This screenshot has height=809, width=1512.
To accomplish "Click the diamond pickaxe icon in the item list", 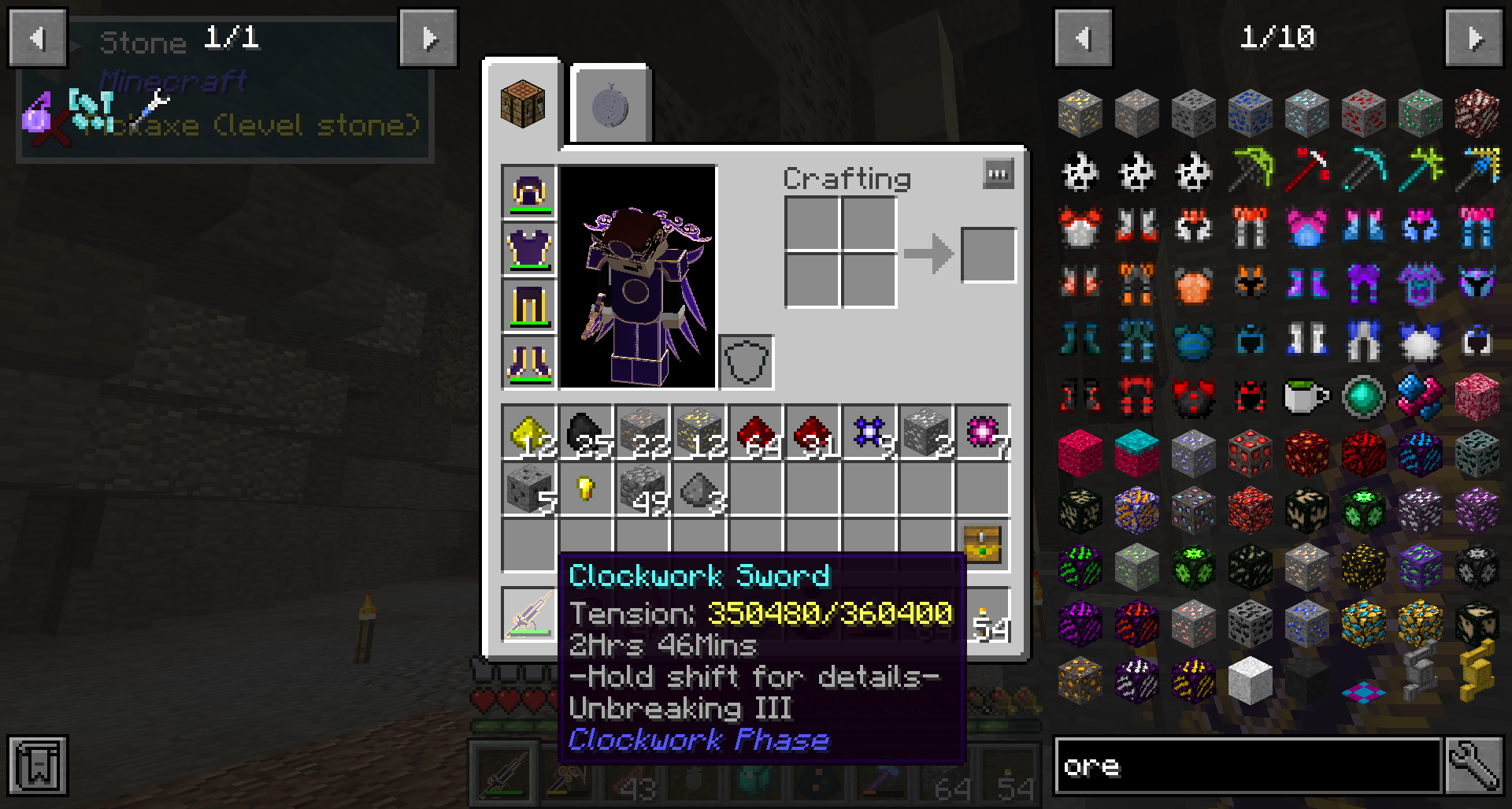I will pyautogui.click(x=1363, y=169).
